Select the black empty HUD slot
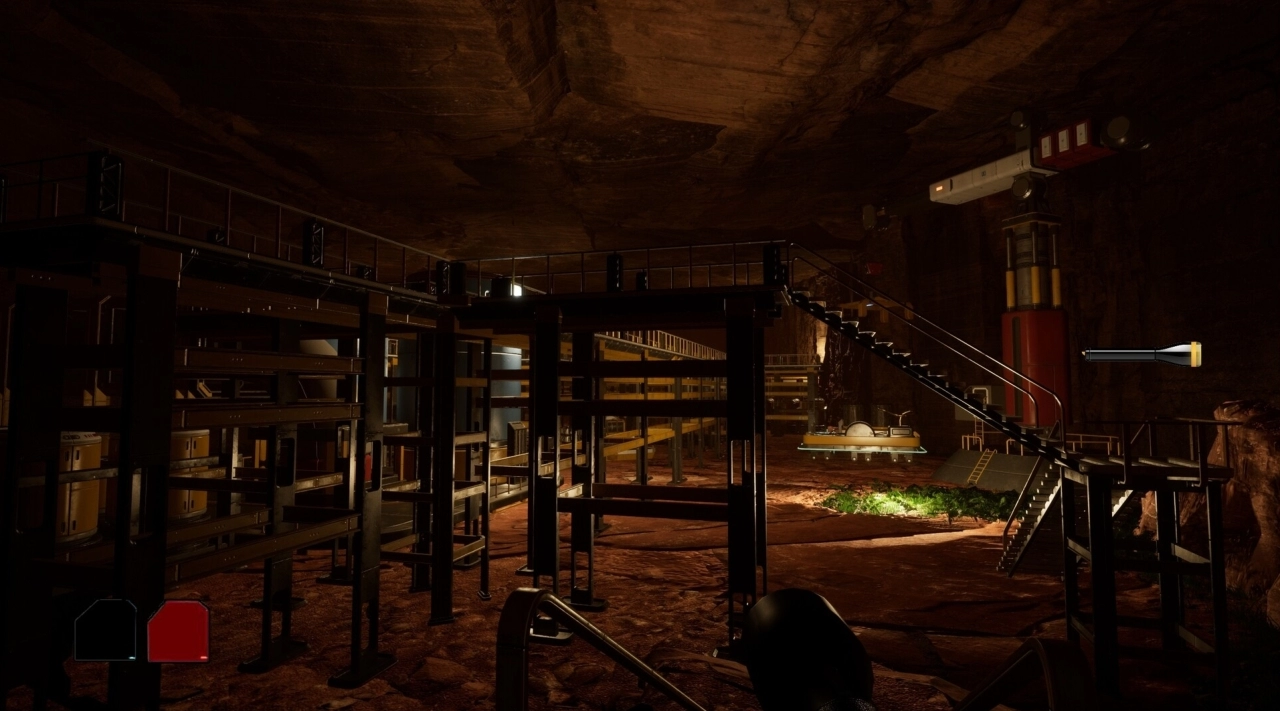1280x711 pixels. (x=105, y=630)
